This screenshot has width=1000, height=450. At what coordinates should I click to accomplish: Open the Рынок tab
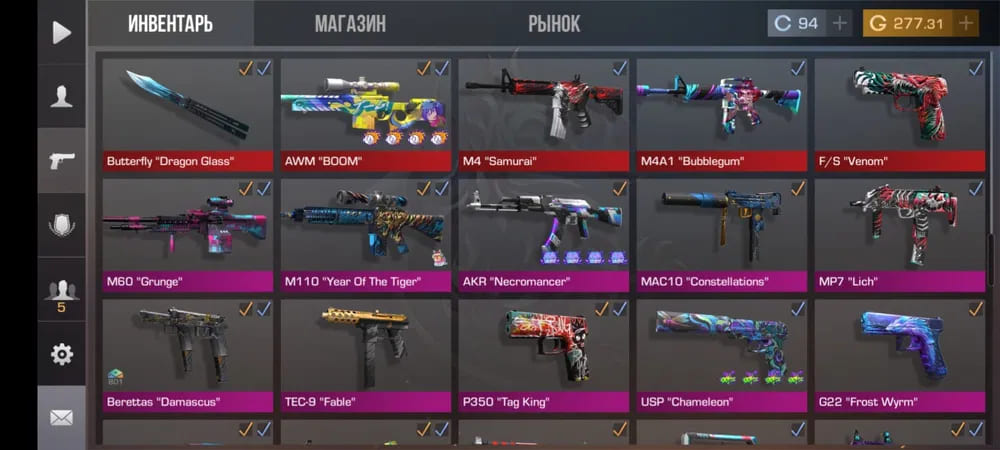[x=554, y=23]
